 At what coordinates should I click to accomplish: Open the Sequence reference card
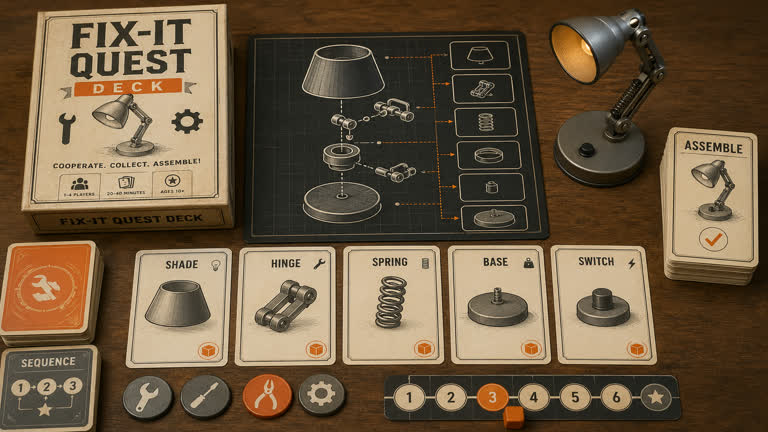click(x=51, y=385)
